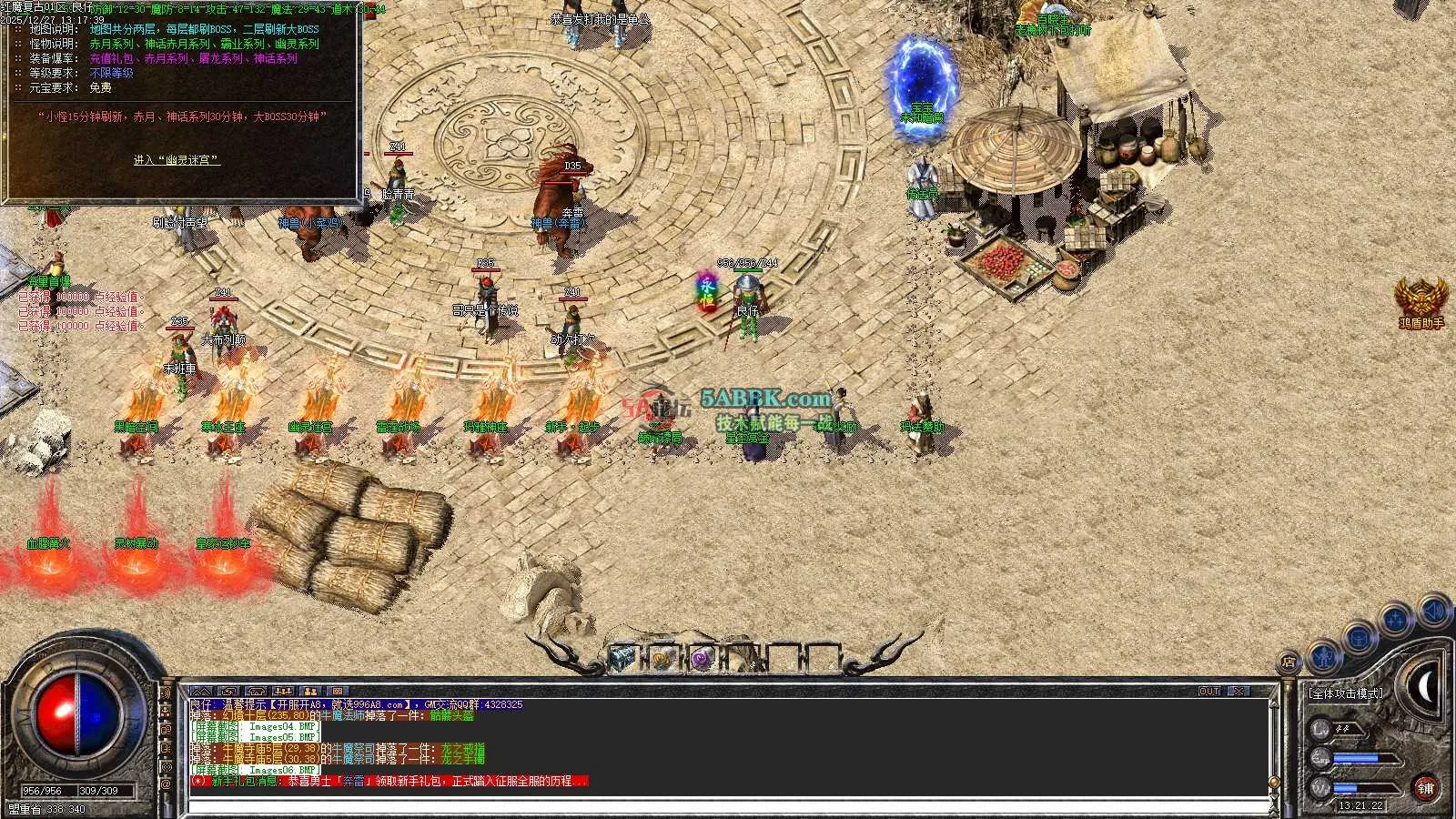This screenshot has width=1456, height=819.
Task: Select the group-of-three people chat tab
Action: click(x=283, y=692)
